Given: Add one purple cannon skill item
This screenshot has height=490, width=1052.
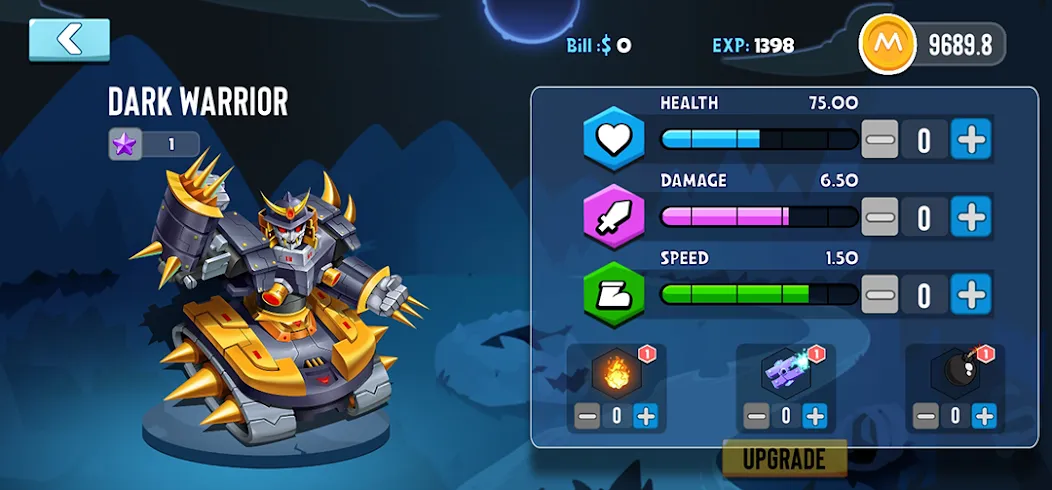Looking at the screenshot, I should tap(815, 416).
